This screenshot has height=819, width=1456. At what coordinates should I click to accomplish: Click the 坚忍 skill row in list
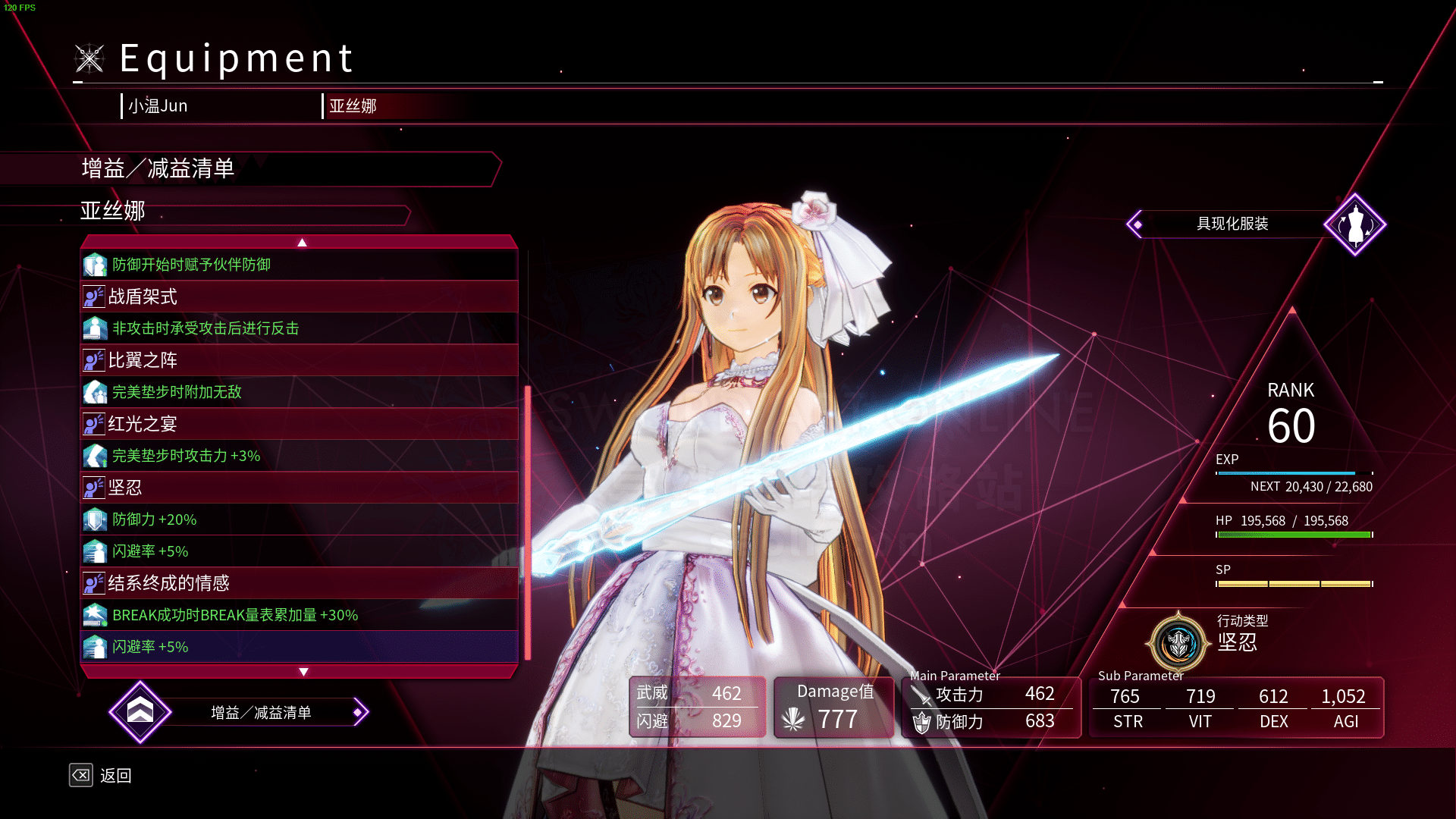[x=299, y=488]
